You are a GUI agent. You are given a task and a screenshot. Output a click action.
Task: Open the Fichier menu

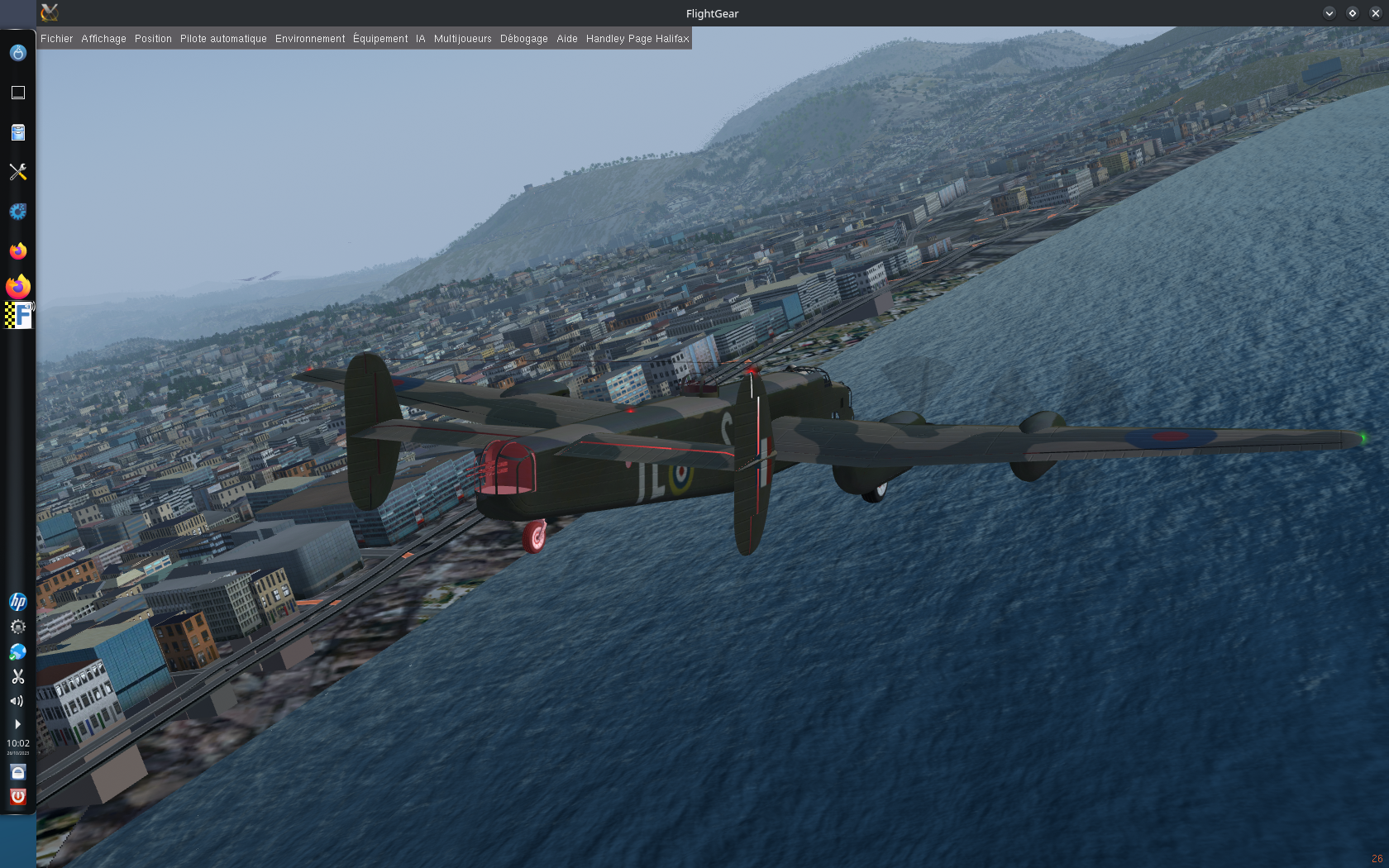point(56,39)
